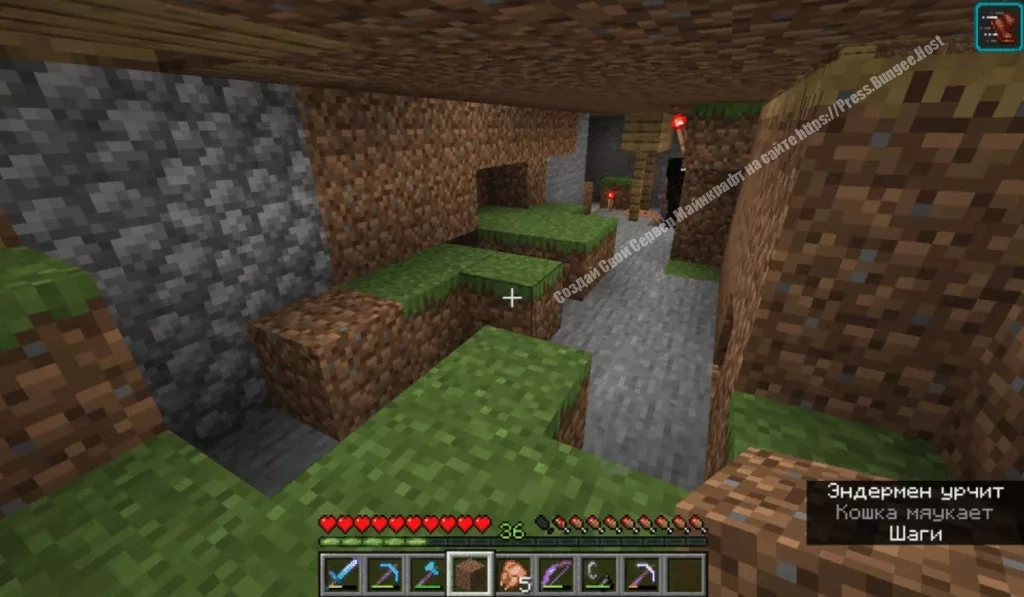1024x597 pixels.
Task: Choose the enchanted iron pickaxe slot
Action: point(641,573)
